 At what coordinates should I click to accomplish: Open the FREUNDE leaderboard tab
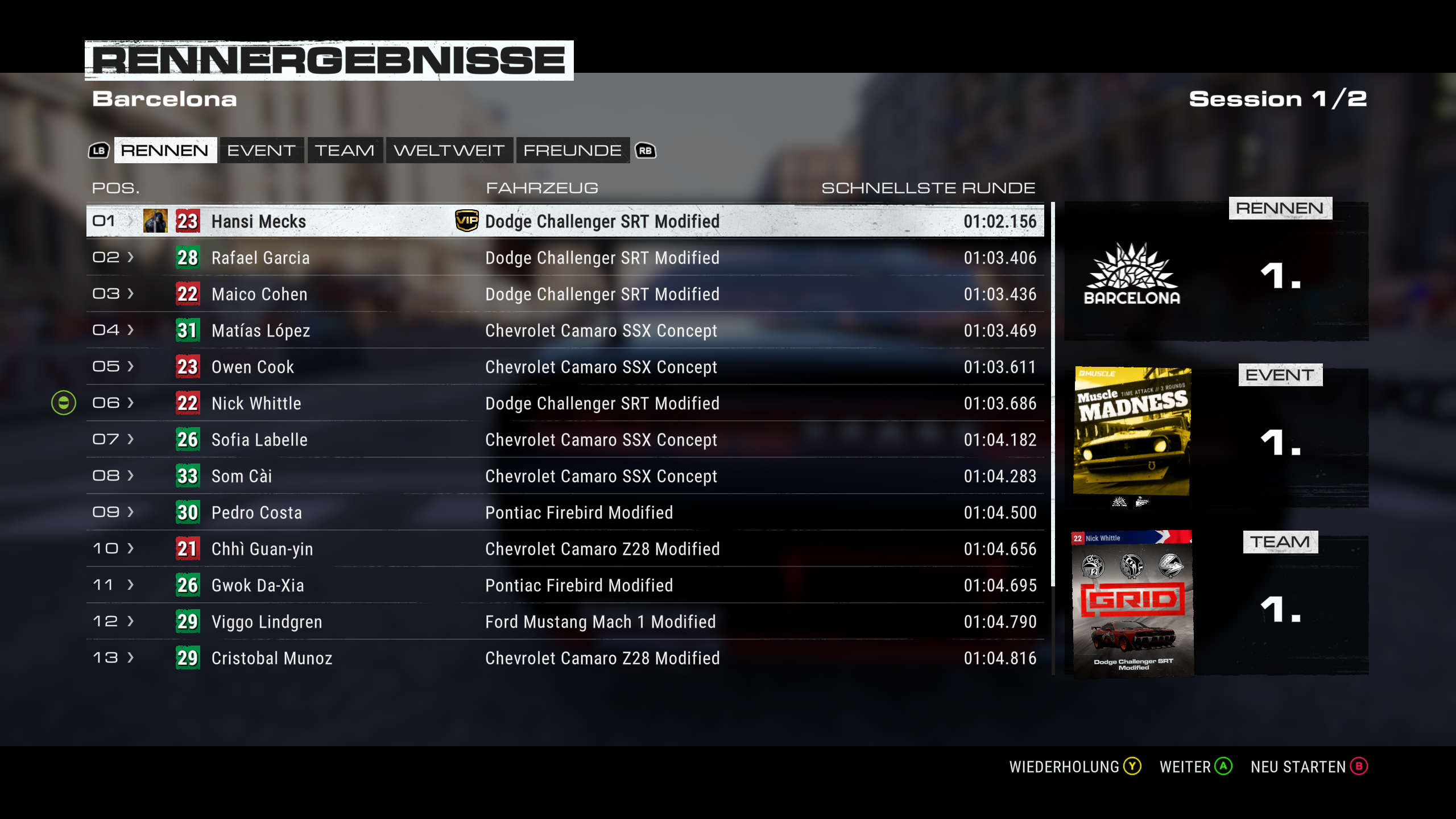click(x=572, y=150)
